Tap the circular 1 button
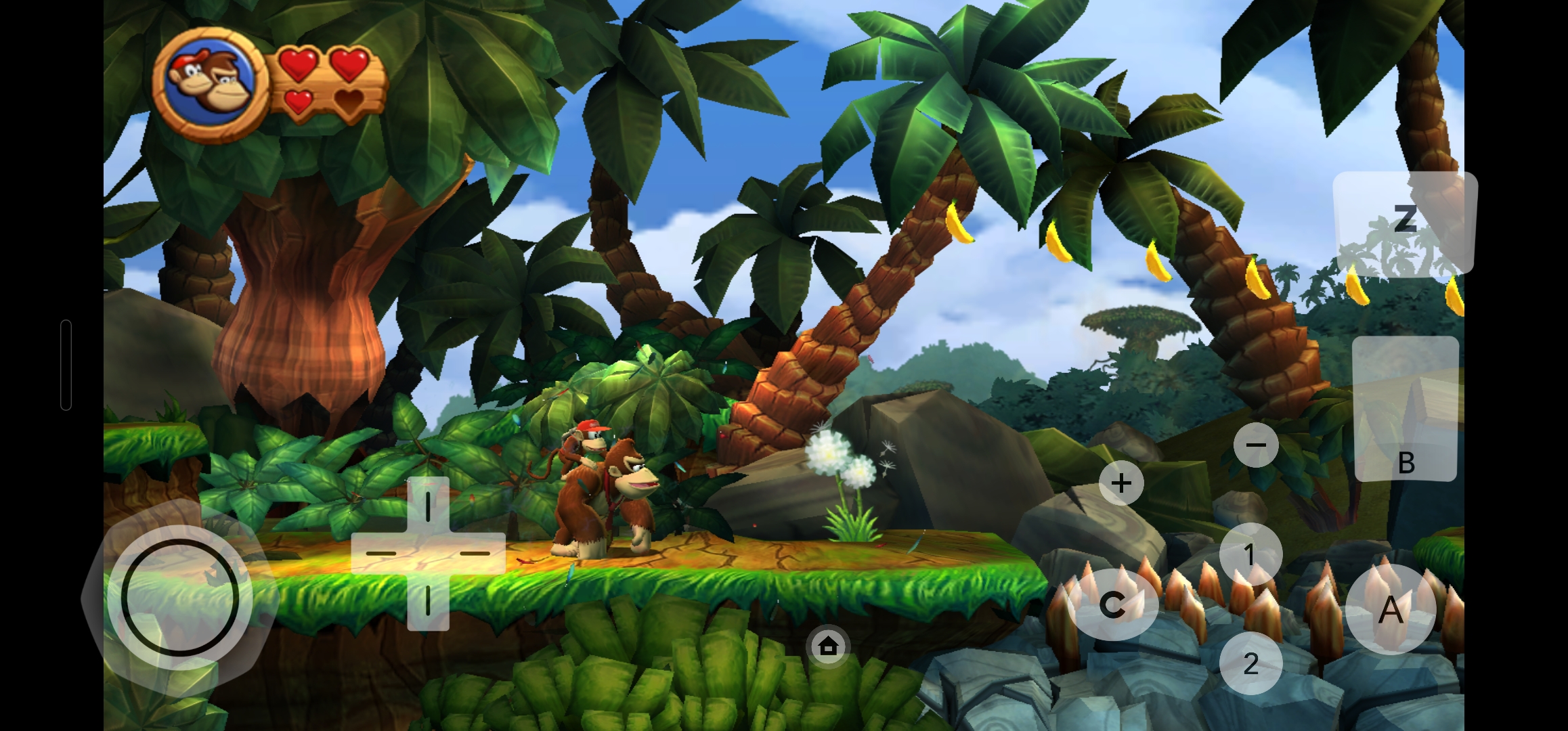The image size is (1568, 731). coord(1250,554)
